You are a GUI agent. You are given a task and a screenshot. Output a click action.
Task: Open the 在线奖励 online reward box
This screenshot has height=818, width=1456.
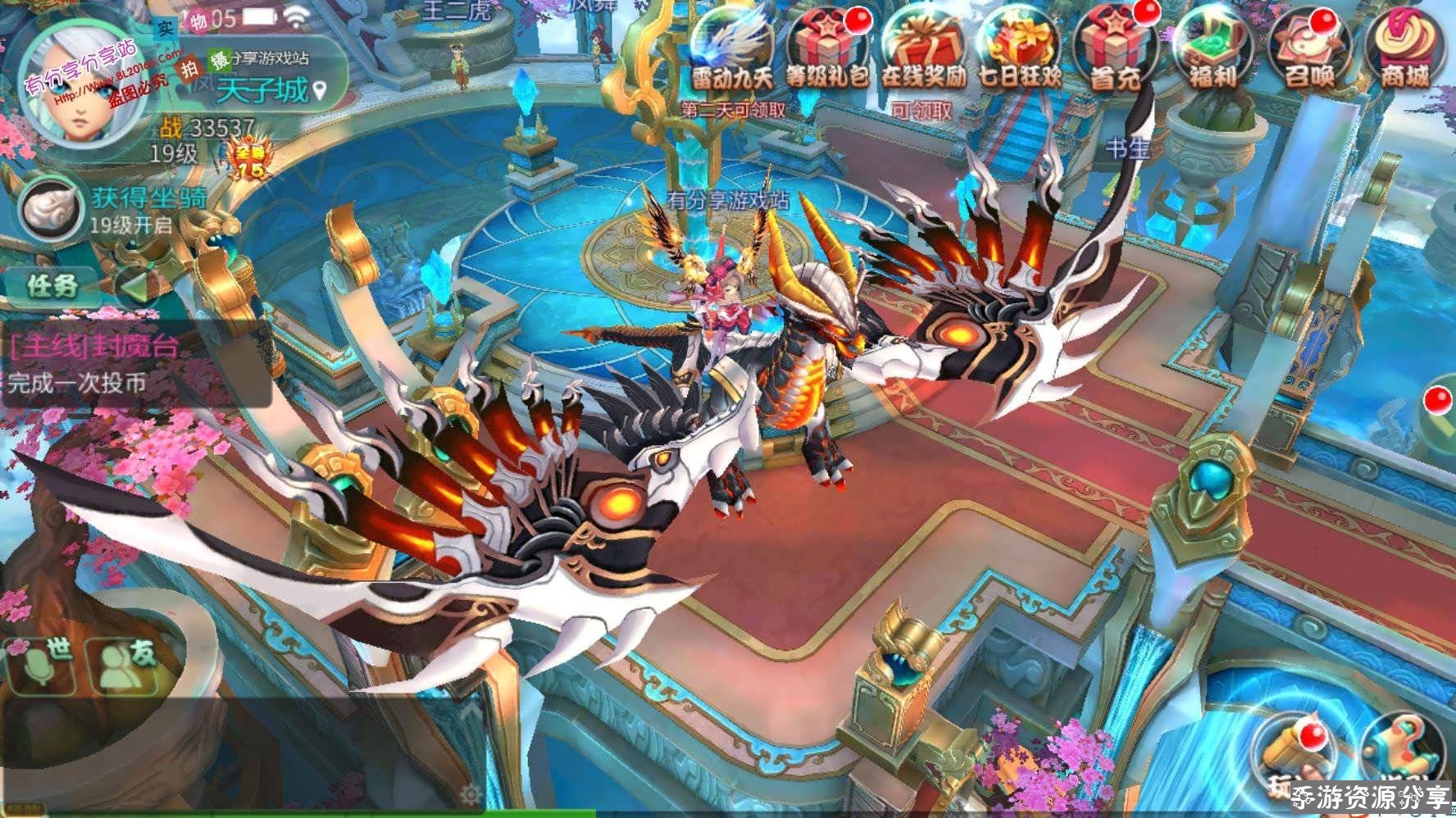(924, 48)
